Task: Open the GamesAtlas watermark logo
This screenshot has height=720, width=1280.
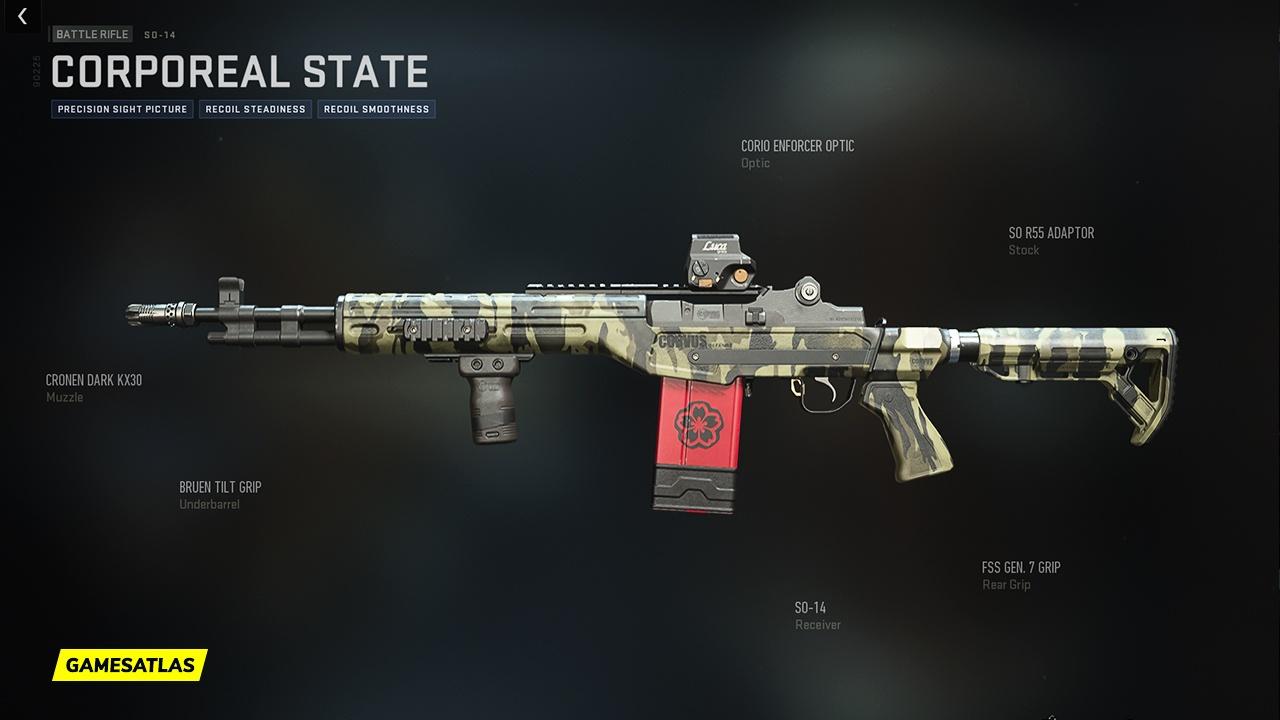Action: click(x=130, y=664)
